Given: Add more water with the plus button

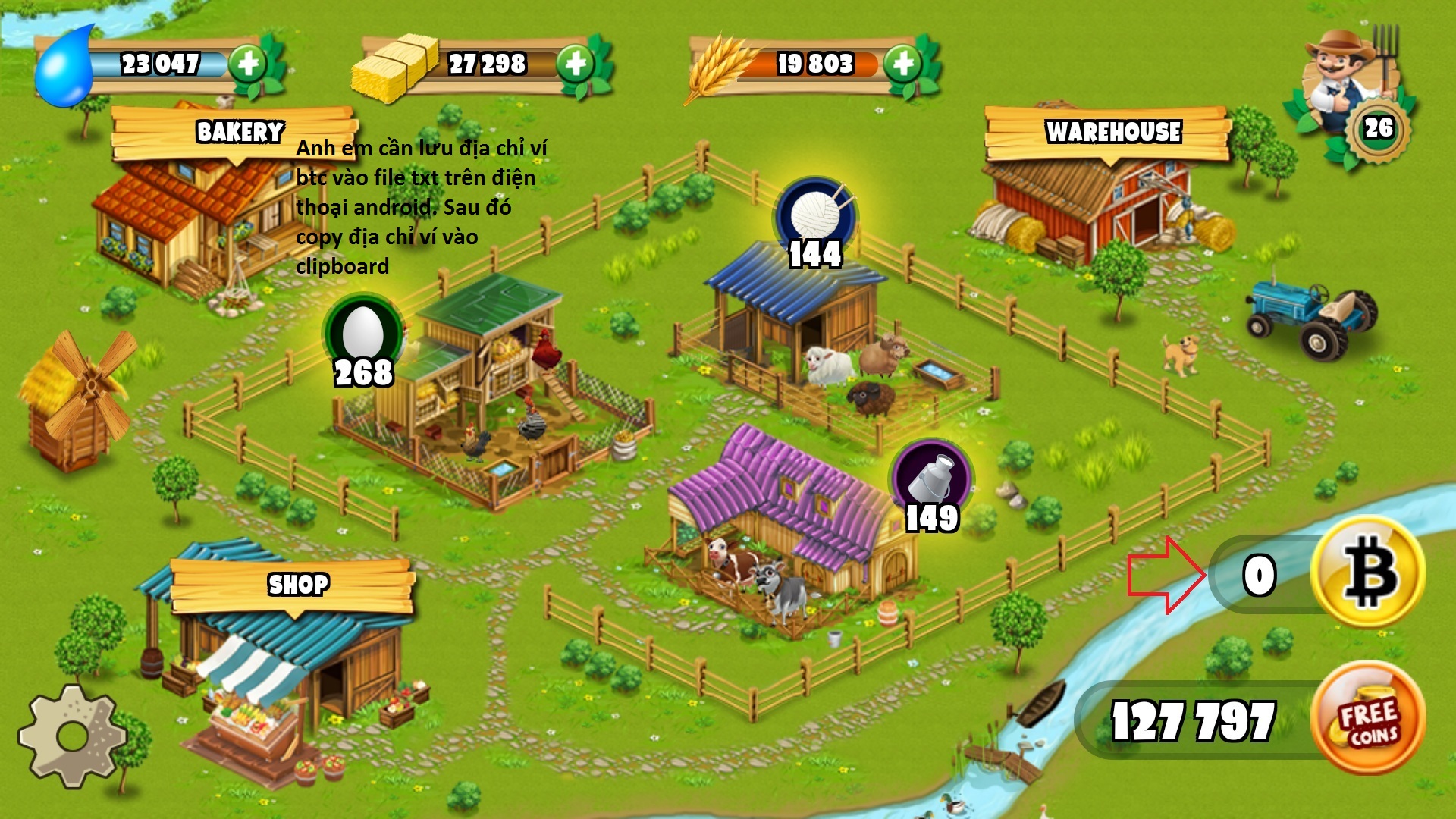Looking at the screenshot, I should coord(248,64).
